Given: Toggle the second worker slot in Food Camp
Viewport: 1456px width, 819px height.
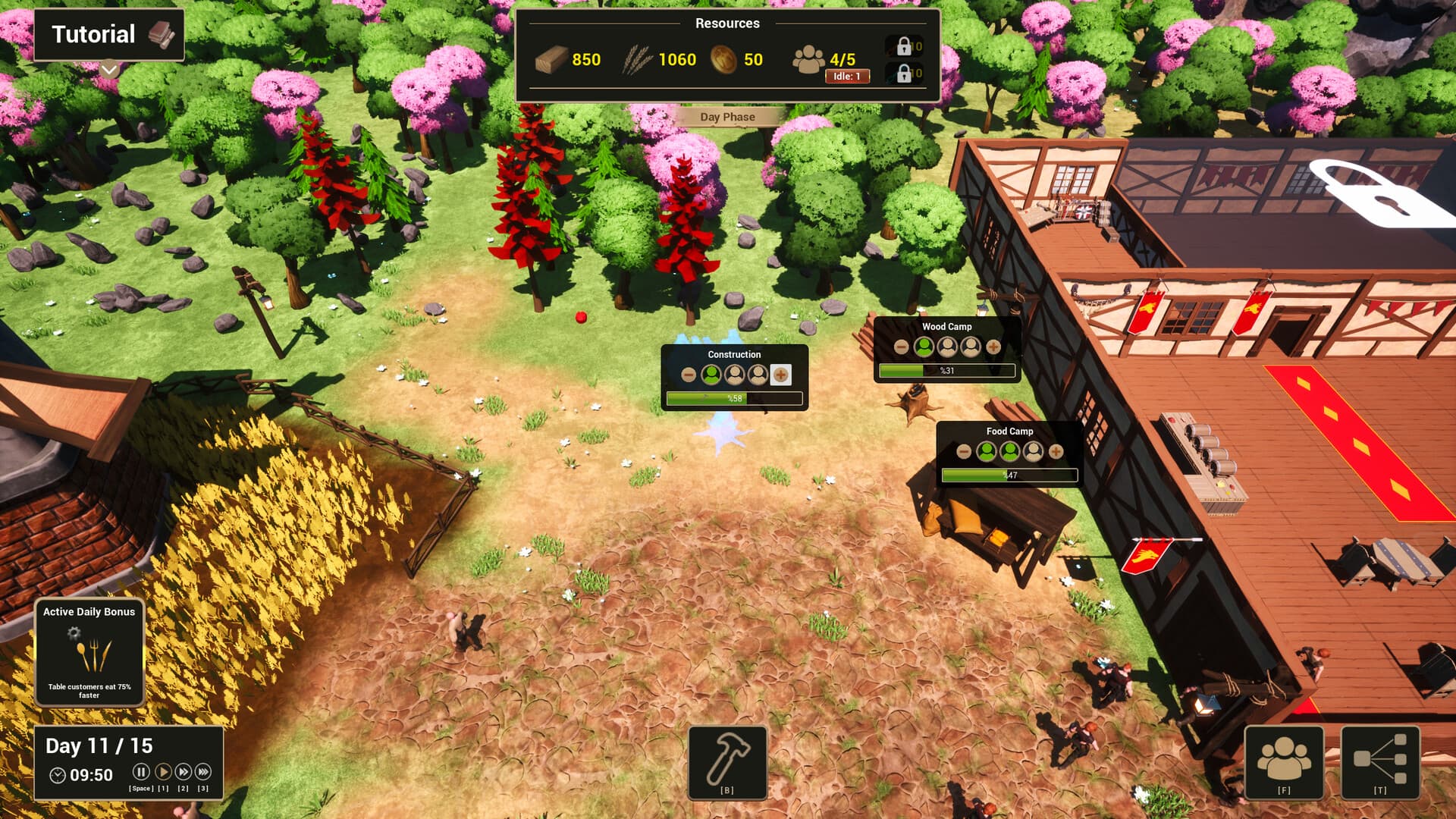Looking at the screenshot, I should click(1009, 452).
